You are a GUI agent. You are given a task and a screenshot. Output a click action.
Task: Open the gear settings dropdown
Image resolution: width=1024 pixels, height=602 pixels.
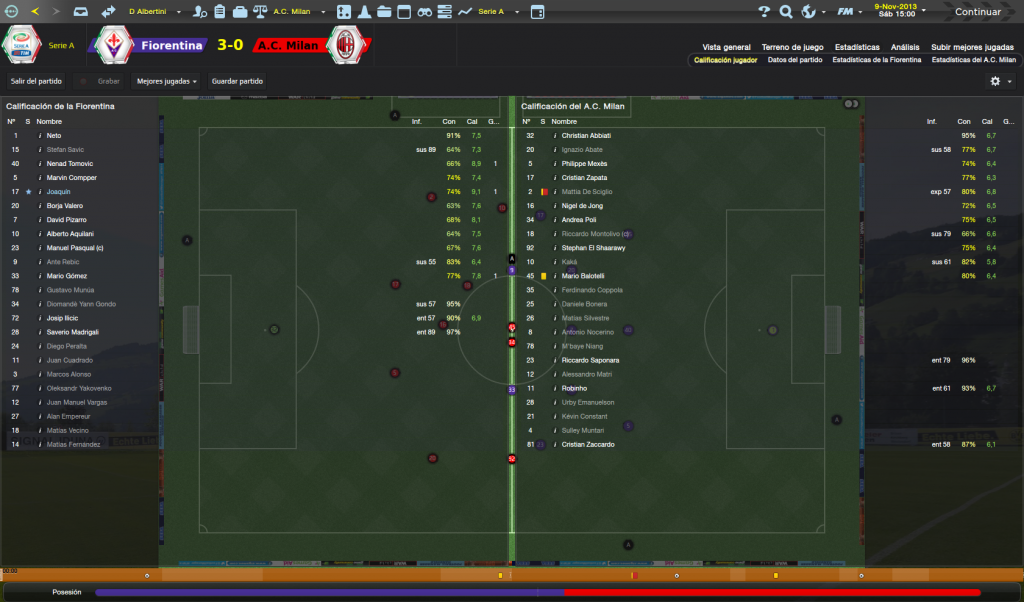(x=999, y=81)
